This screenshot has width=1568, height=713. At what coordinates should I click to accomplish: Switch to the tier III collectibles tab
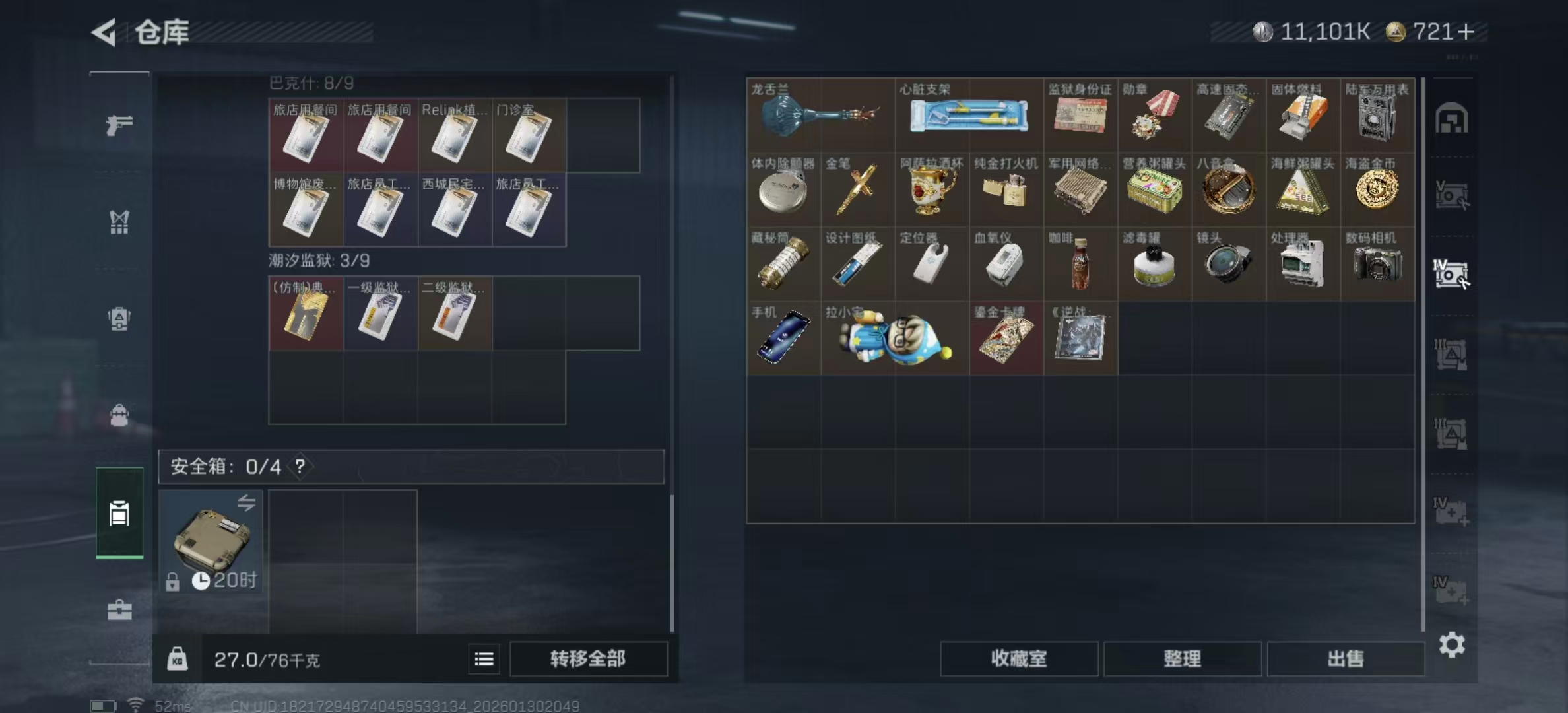click(1451, 353)
